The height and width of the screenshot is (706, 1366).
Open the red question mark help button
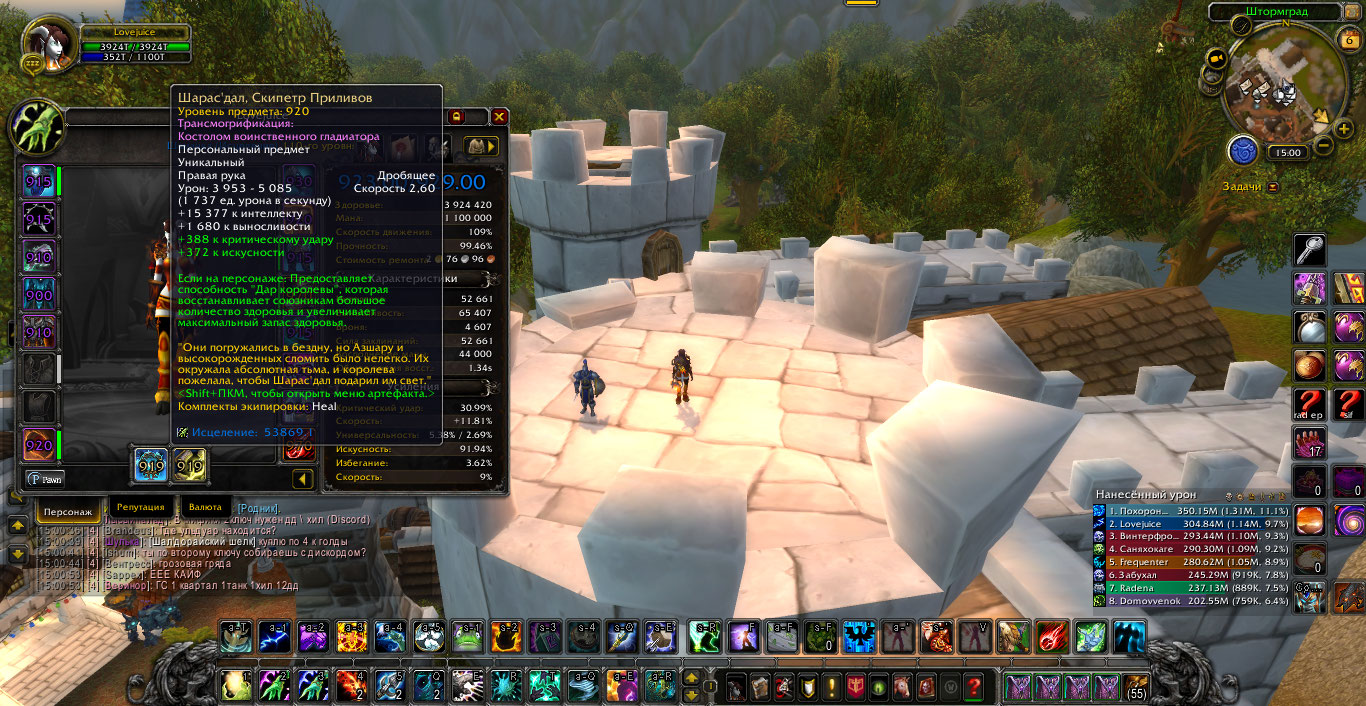pos(973,687)
